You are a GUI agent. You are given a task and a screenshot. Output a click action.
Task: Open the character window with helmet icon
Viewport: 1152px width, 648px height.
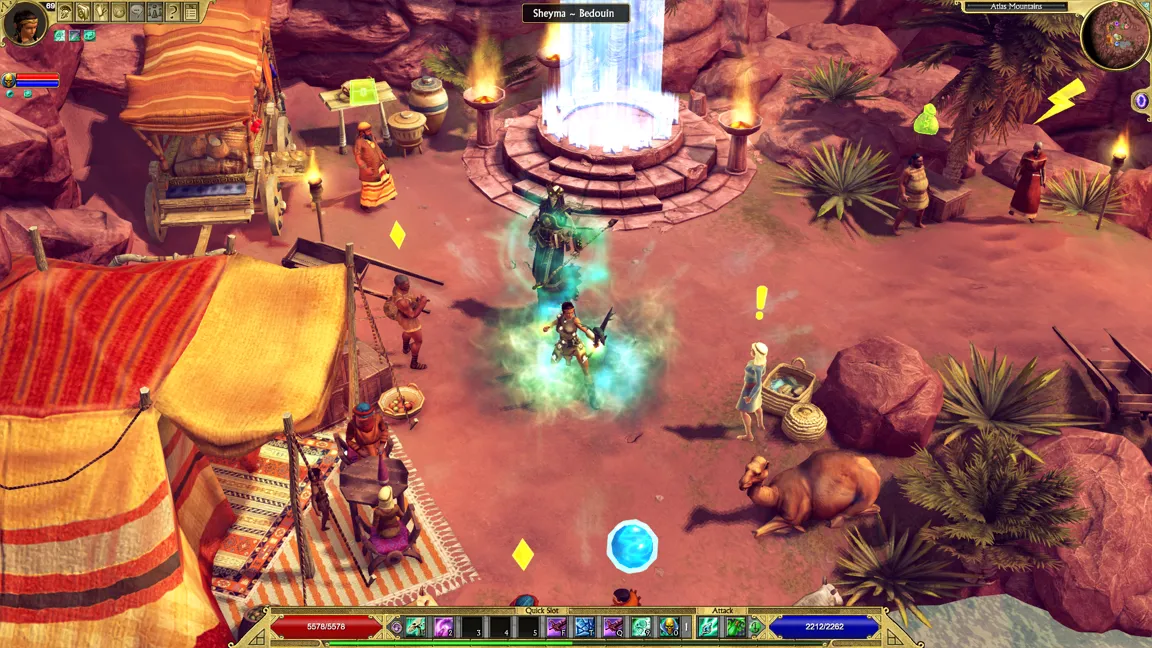(x=65, y=12)
